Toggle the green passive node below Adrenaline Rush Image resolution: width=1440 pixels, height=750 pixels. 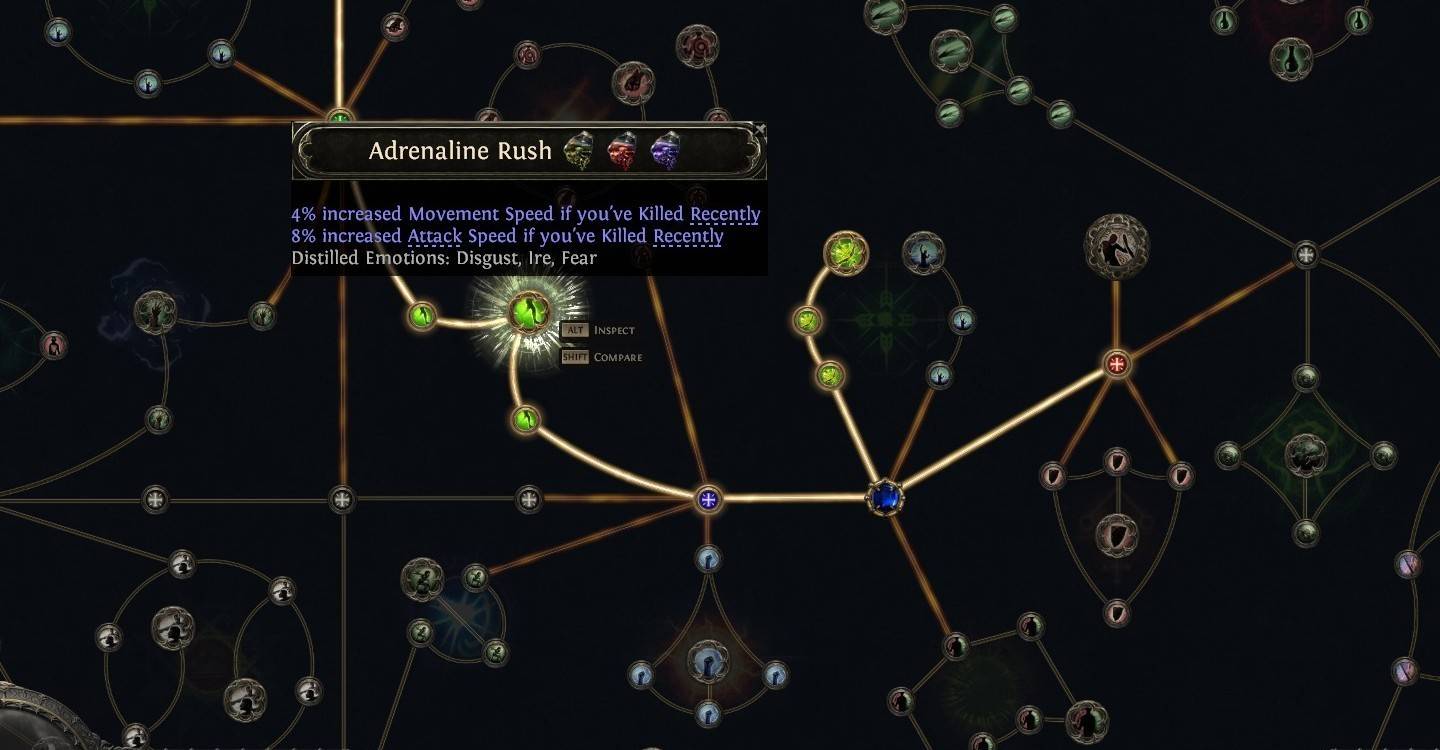[523, 420]
